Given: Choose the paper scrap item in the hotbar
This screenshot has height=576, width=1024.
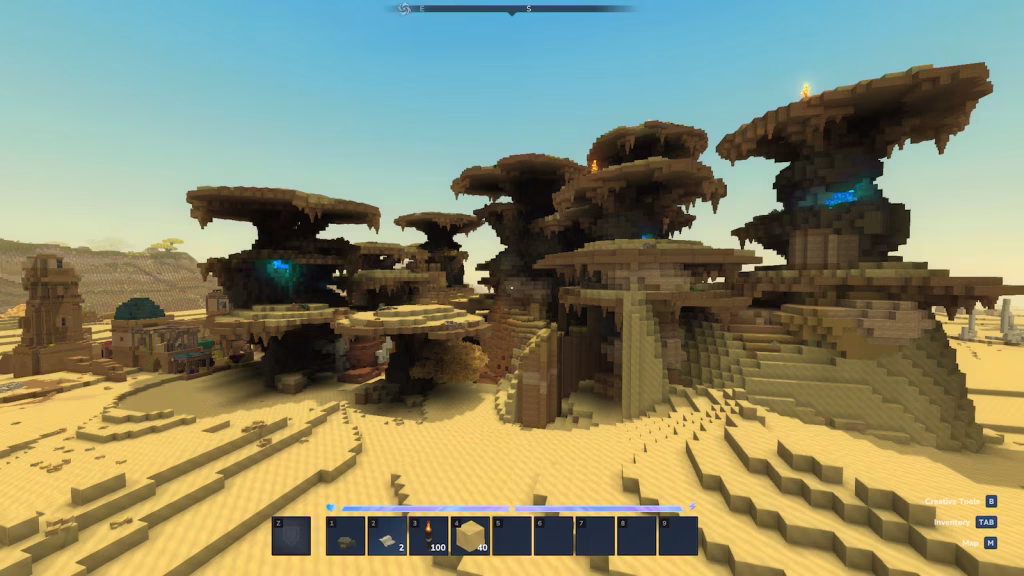Looking at the screenshot, I should (x=387, y=536).
